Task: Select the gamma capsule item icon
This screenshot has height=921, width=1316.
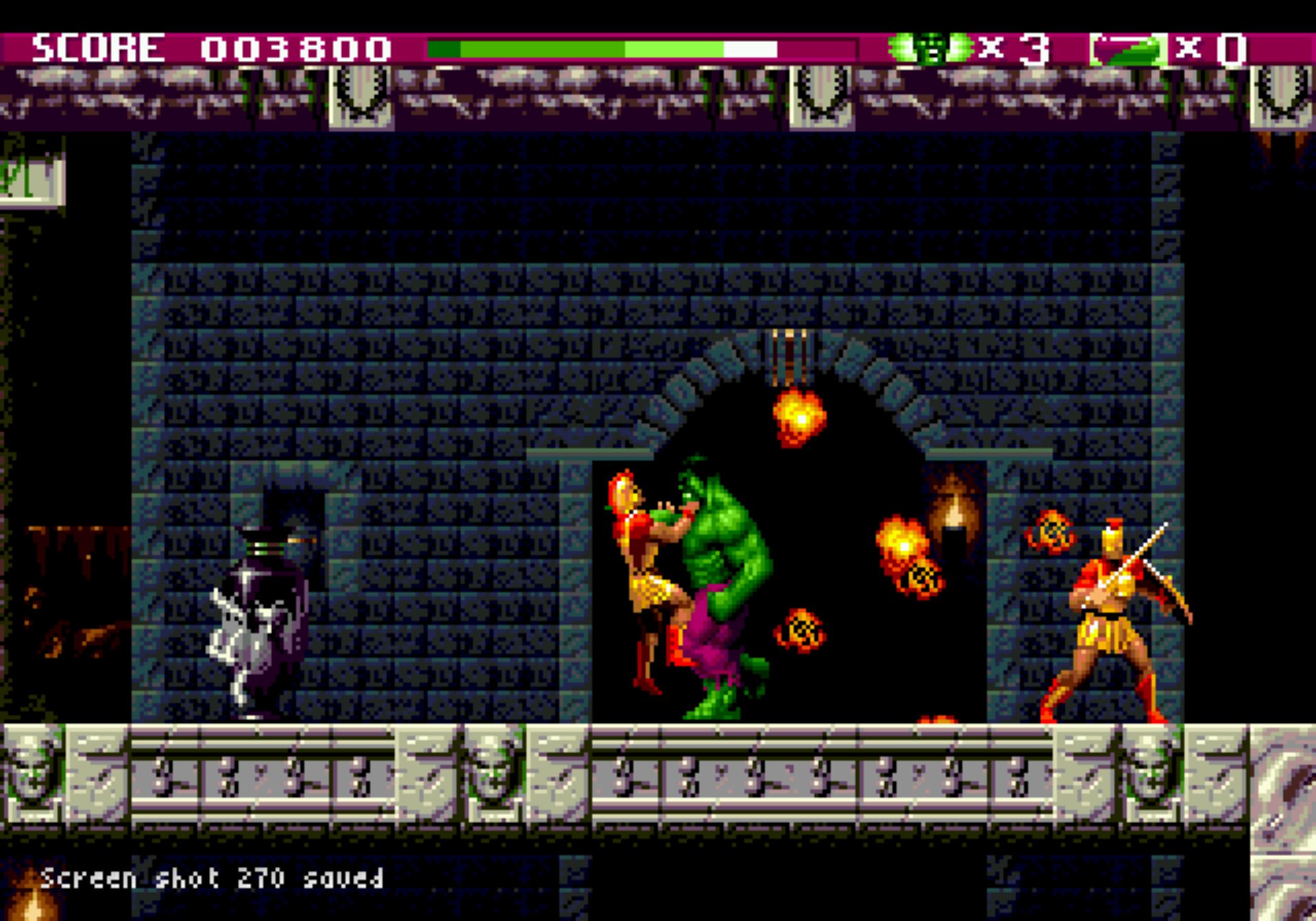Action: click(1128, 49)
